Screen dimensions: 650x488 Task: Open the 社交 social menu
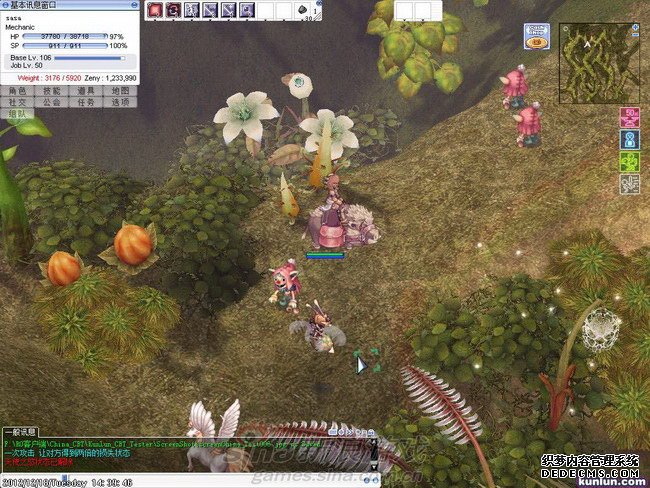click(17, 102)
